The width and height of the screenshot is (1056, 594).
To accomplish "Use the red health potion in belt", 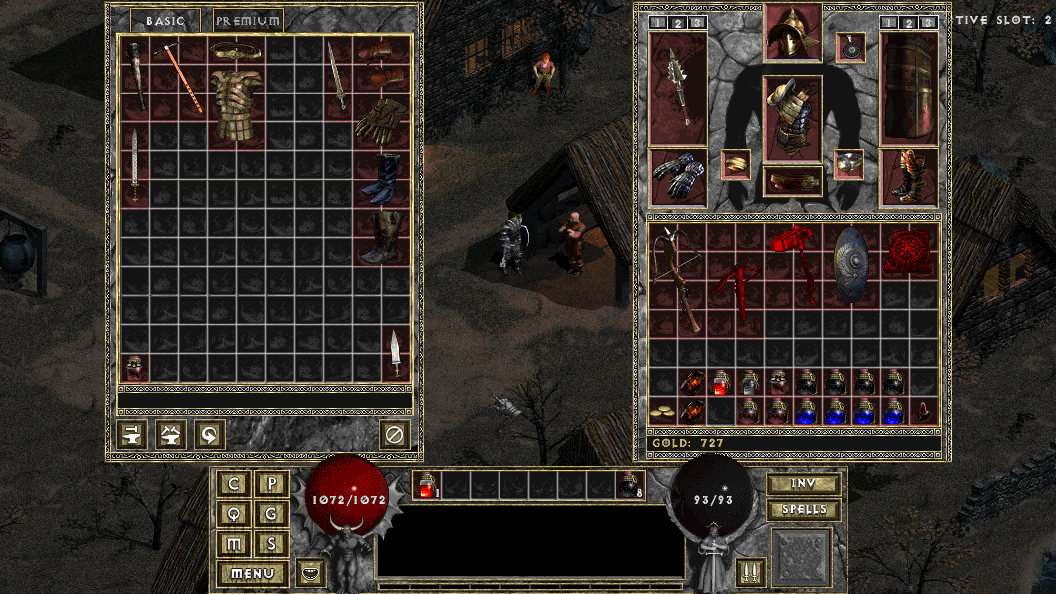I will pos(427,485).
